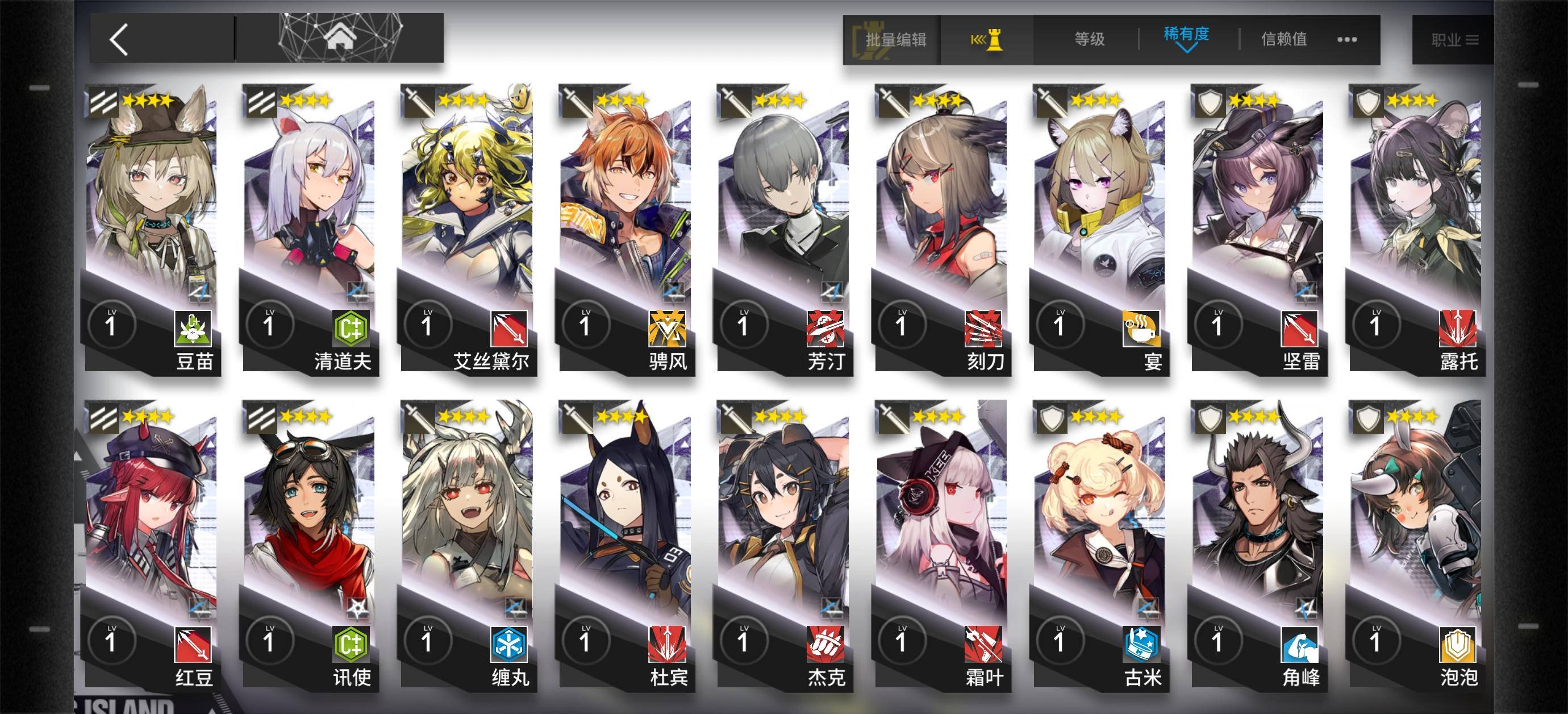Click the golden shield branch icon on 泡泡's card
Screen dimensions: 1568x714
pos(1459,644)
